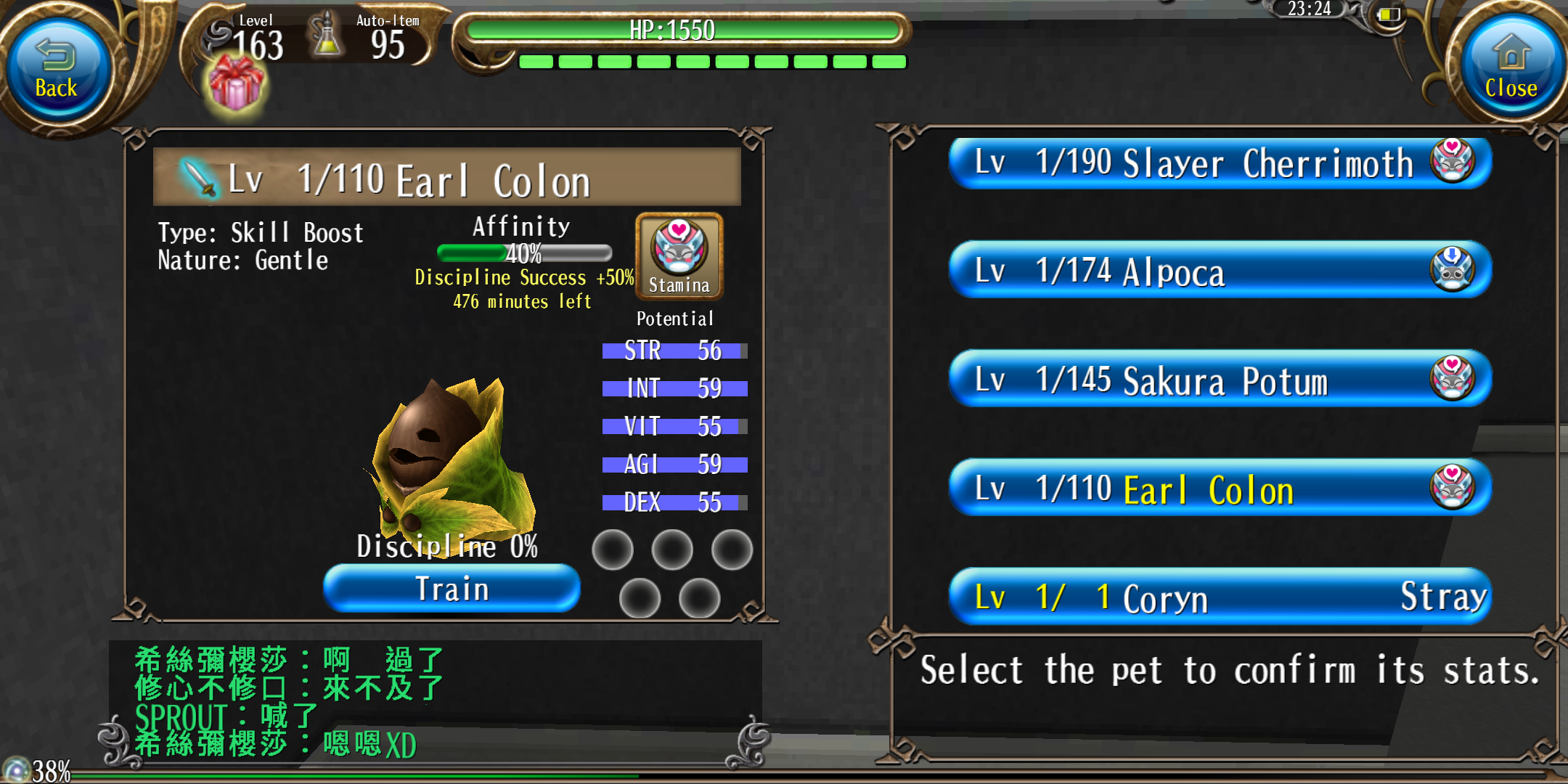The image size is (1568, 784).
Task: Open the red gift box icon
Action: tap(236, 85)
